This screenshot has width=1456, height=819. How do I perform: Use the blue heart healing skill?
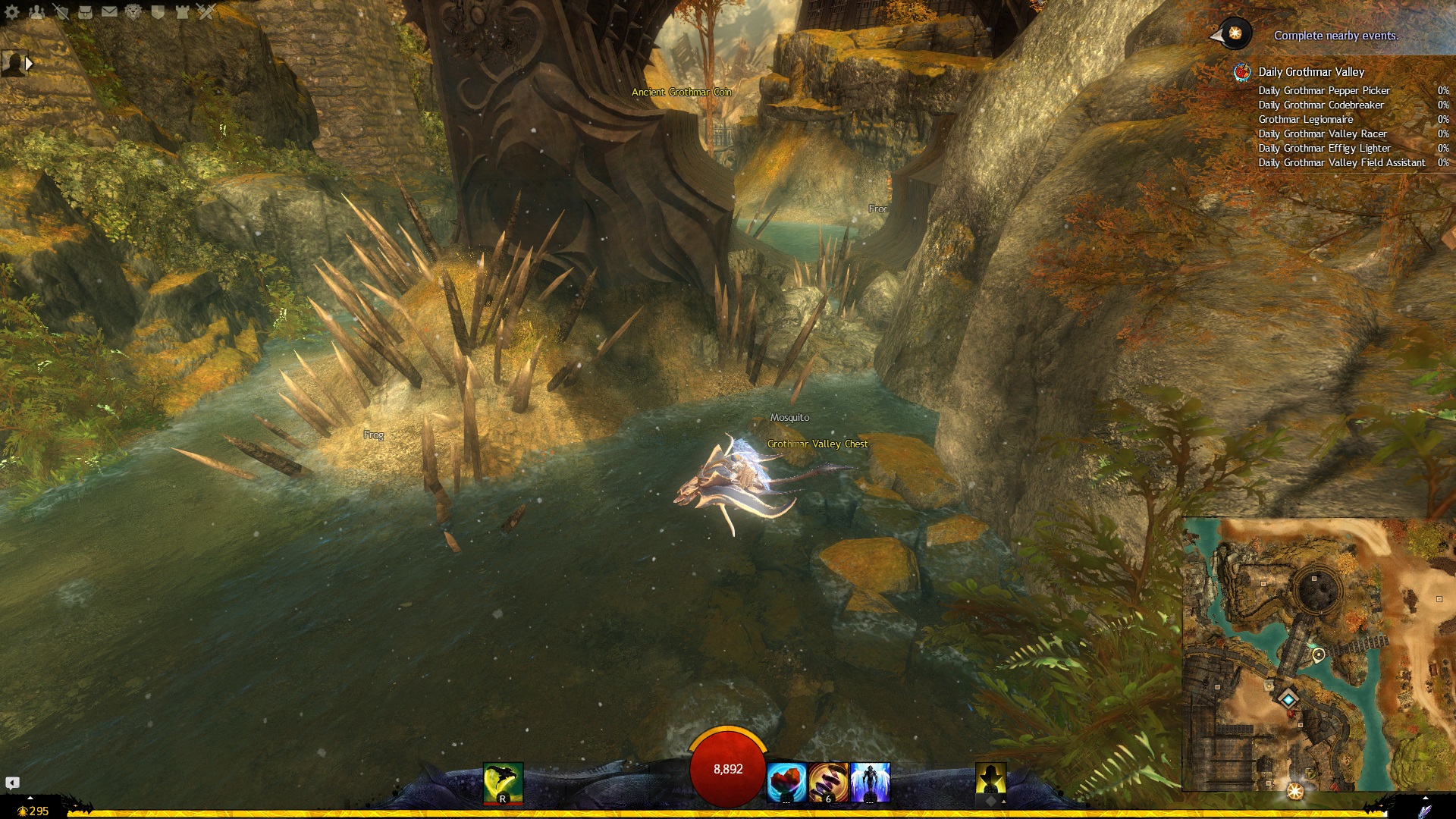pos(786,783)
